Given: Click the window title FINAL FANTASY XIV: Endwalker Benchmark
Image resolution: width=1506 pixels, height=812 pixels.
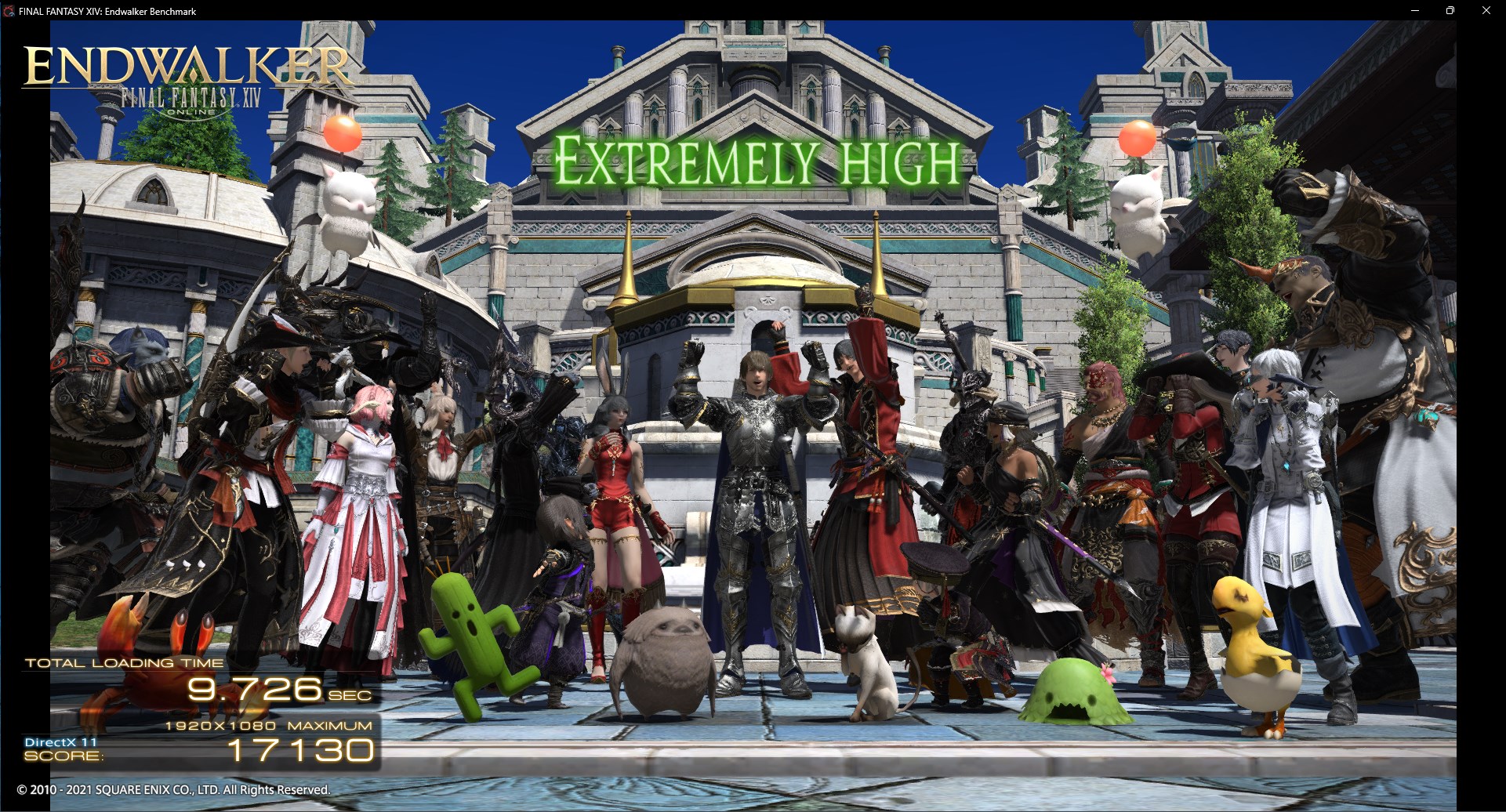Looking at the screenshot, I should click(106, 11).
